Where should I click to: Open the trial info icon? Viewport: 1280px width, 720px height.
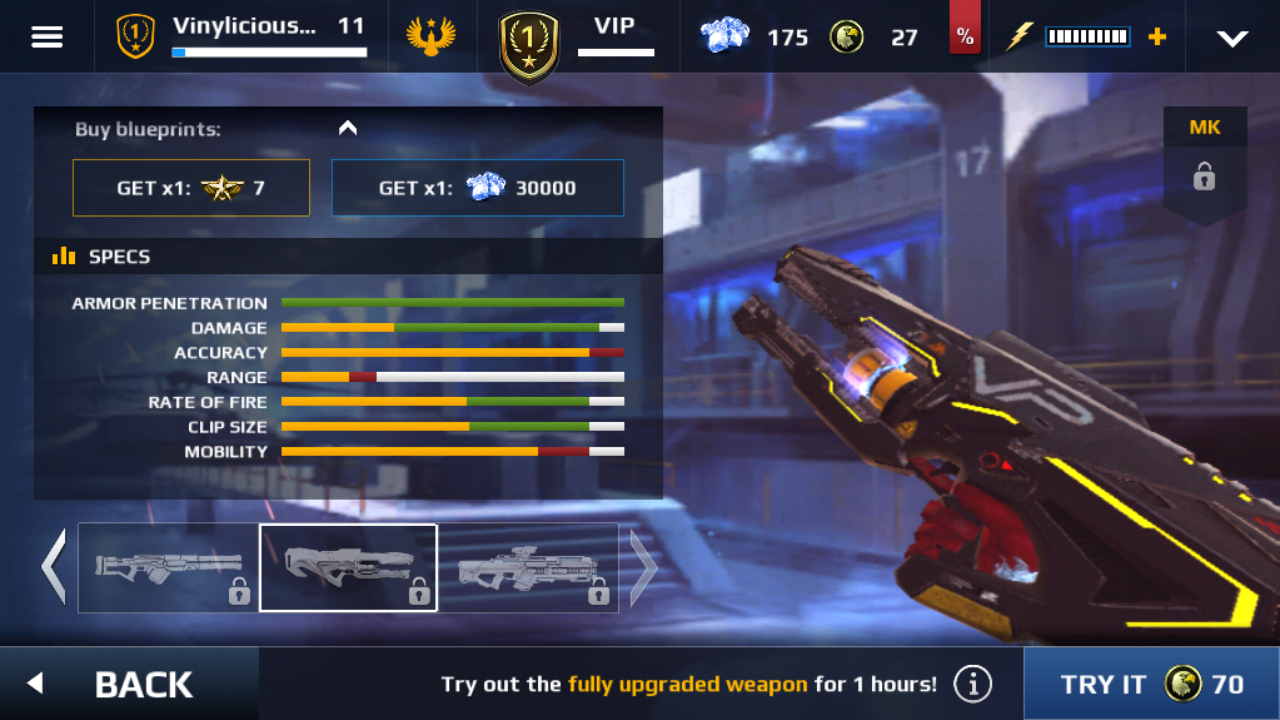(972, 684)
